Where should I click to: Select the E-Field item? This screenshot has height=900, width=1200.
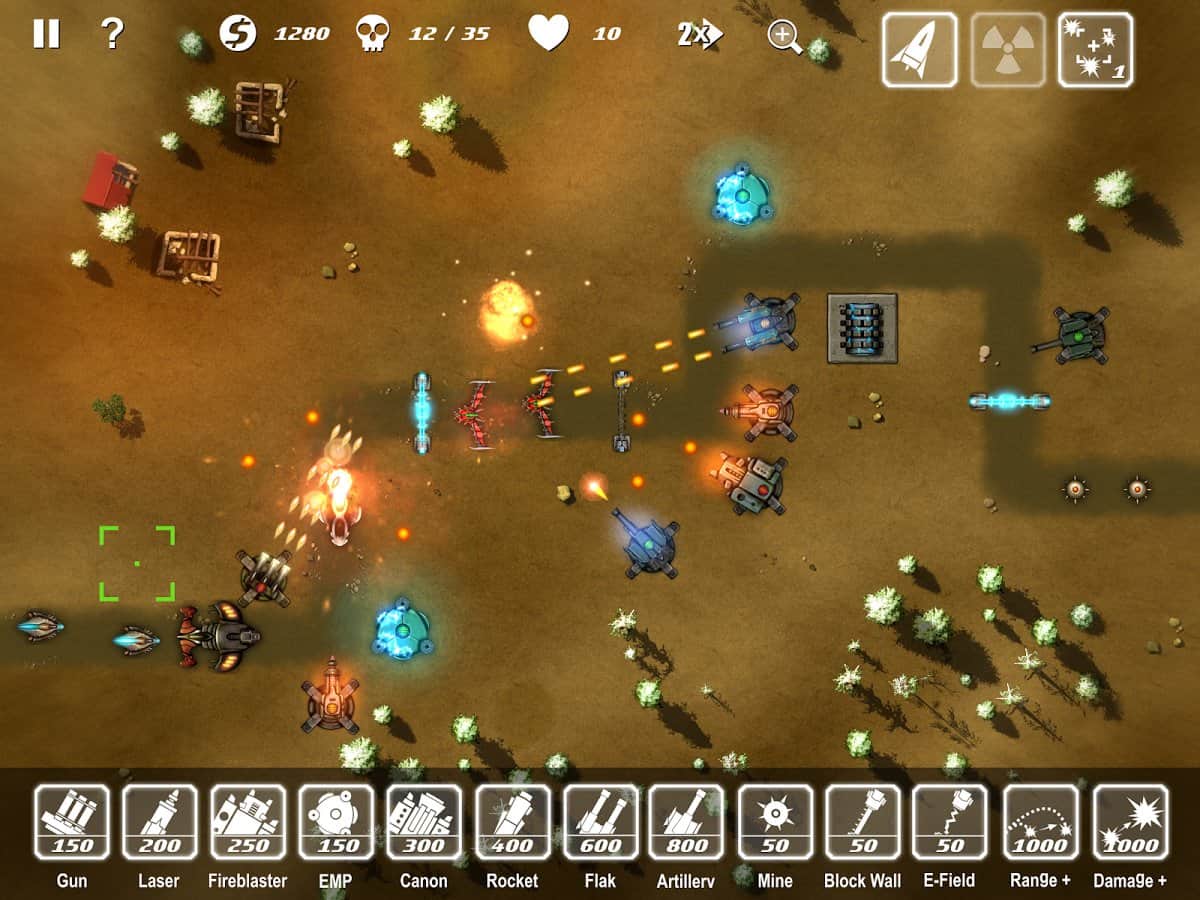[950, 822]
